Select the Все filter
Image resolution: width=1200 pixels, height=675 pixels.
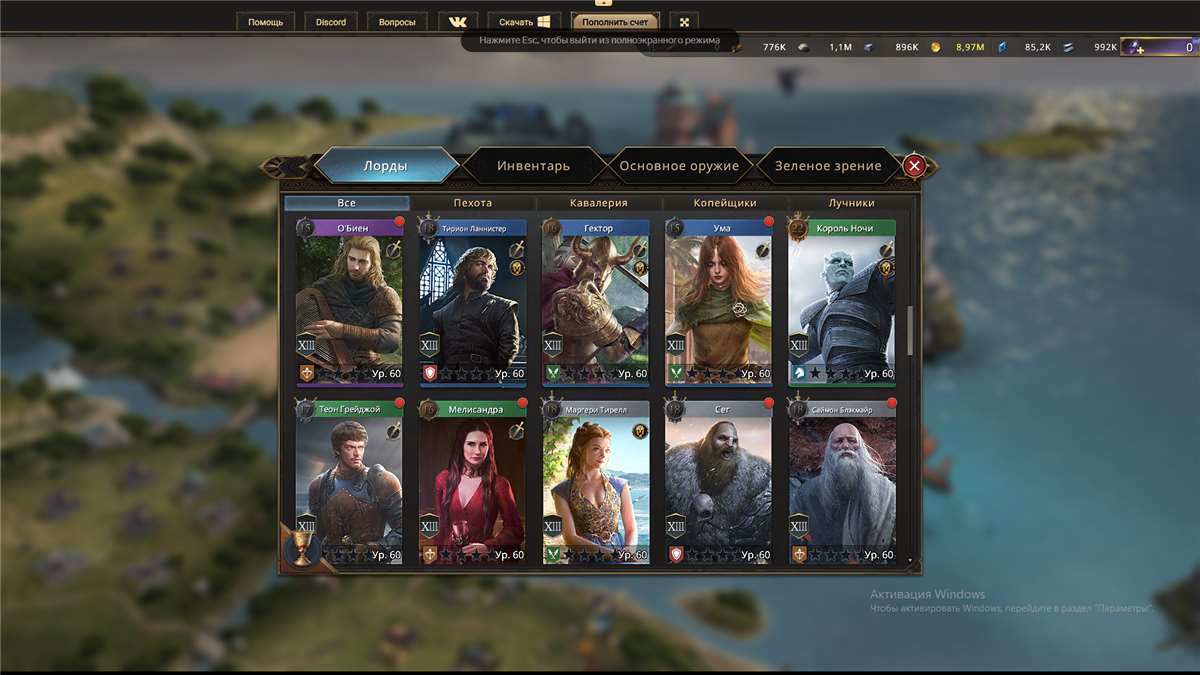click(346, 203)
